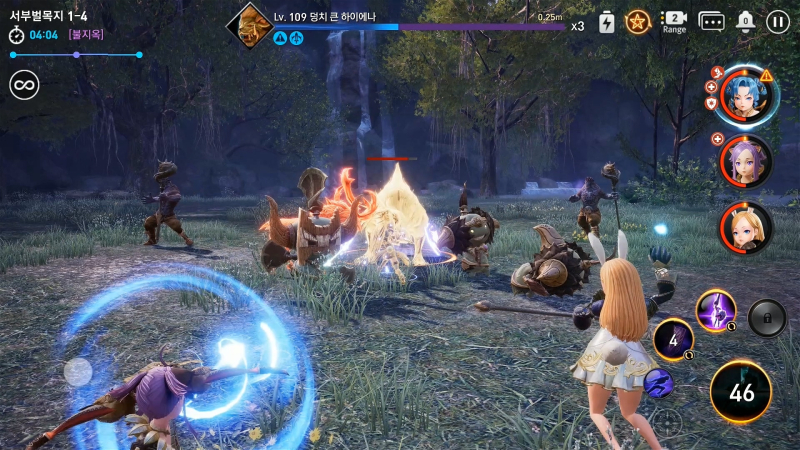Switch to the blue-haired party member

tap(745, 94)
